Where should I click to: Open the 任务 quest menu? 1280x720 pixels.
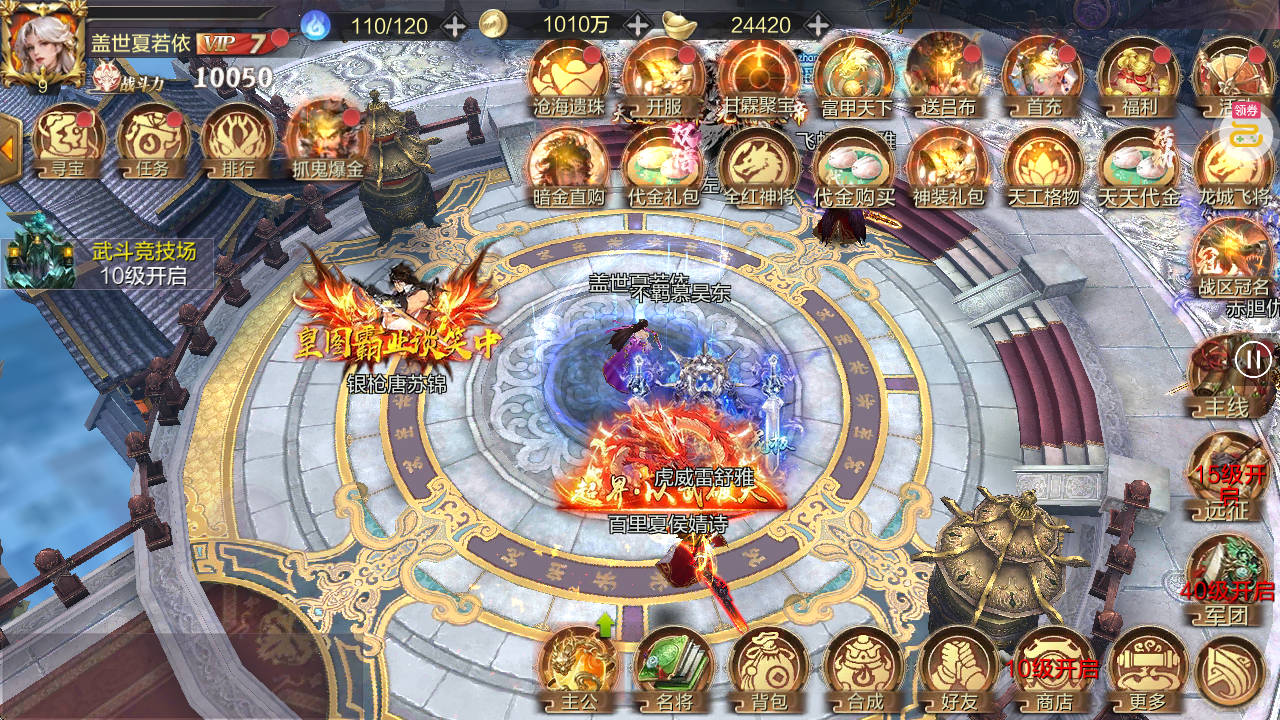coord(153,141)
